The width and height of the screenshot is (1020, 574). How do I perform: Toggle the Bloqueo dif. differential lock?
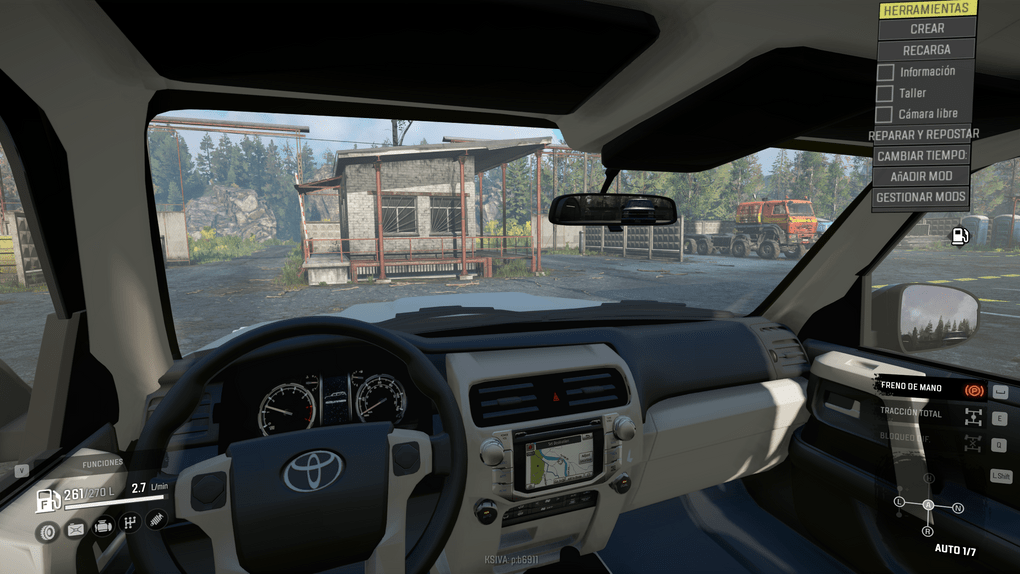pos(973,443)
